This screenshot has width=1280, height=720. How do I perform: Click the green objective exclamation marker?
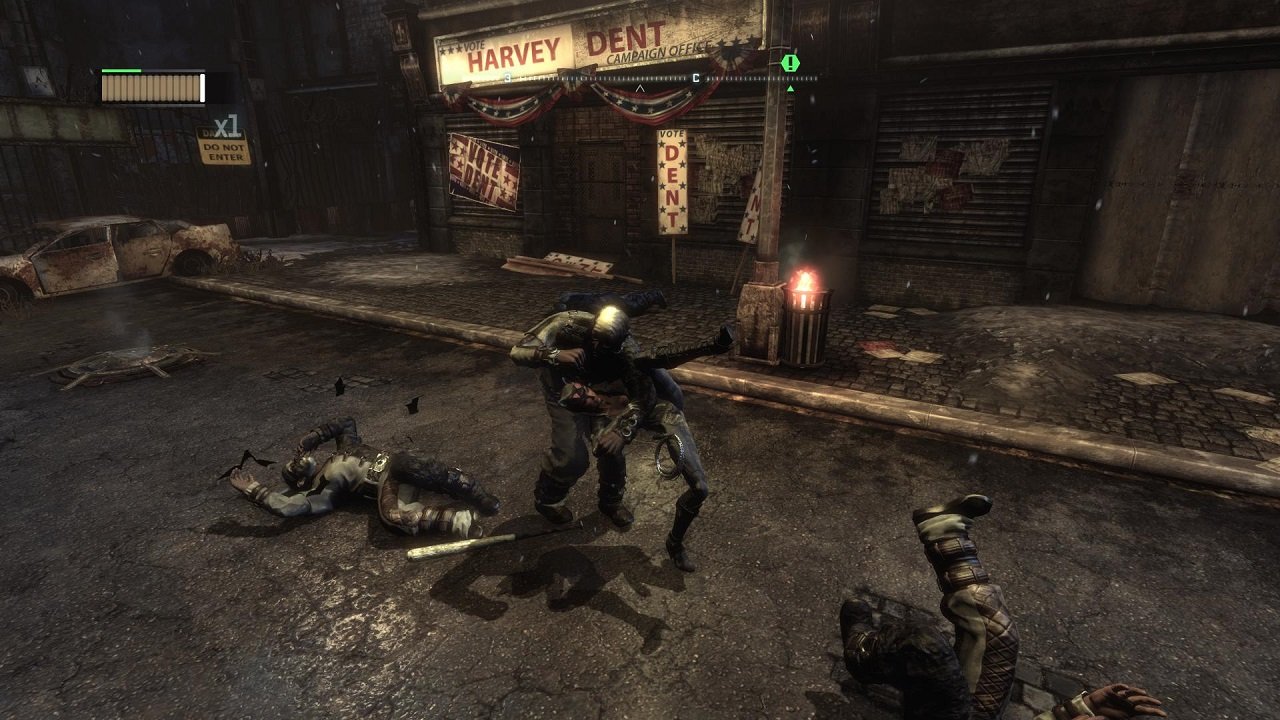[790, 63]
